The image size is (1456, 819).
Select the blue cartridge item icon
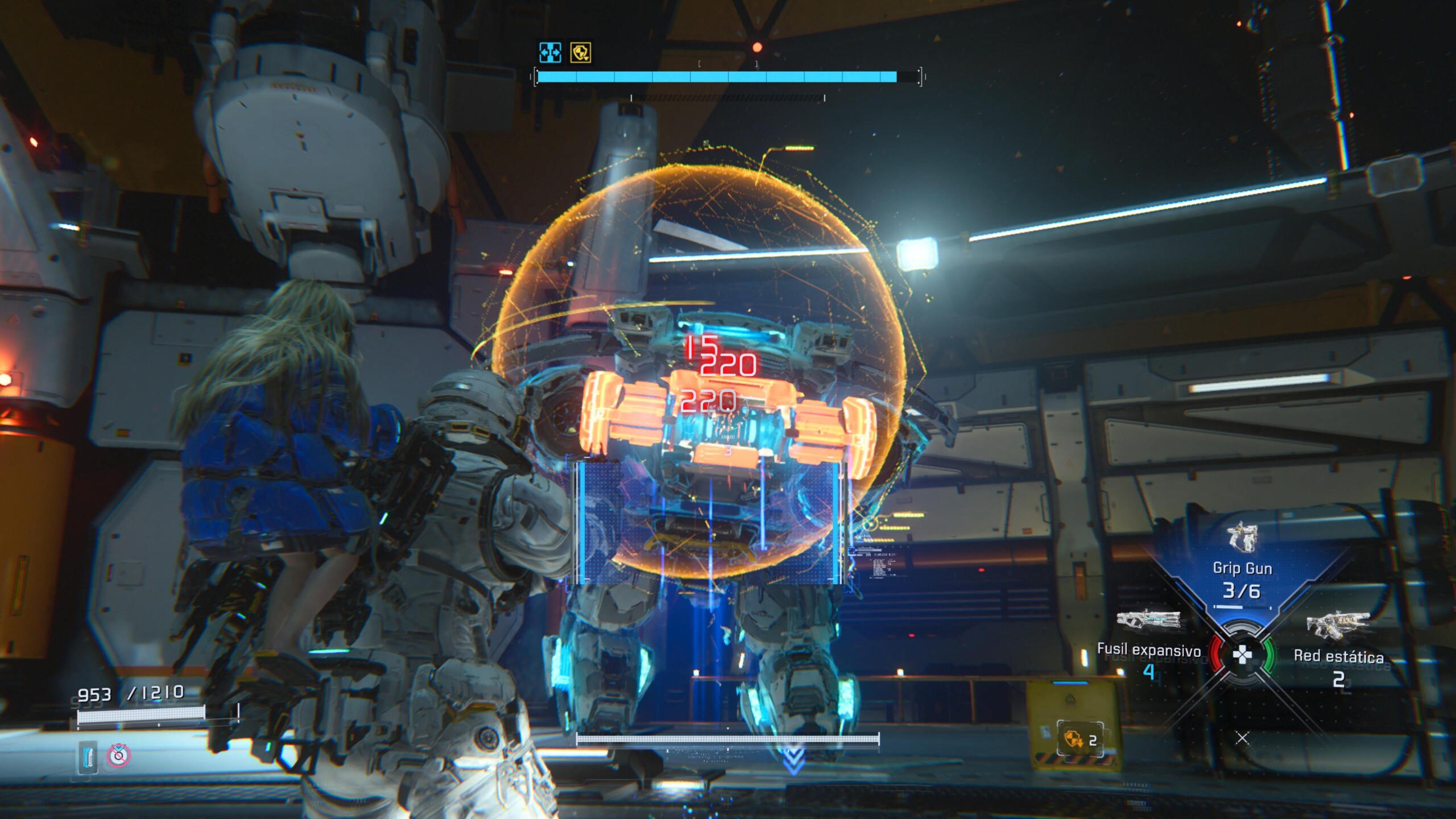88,756
